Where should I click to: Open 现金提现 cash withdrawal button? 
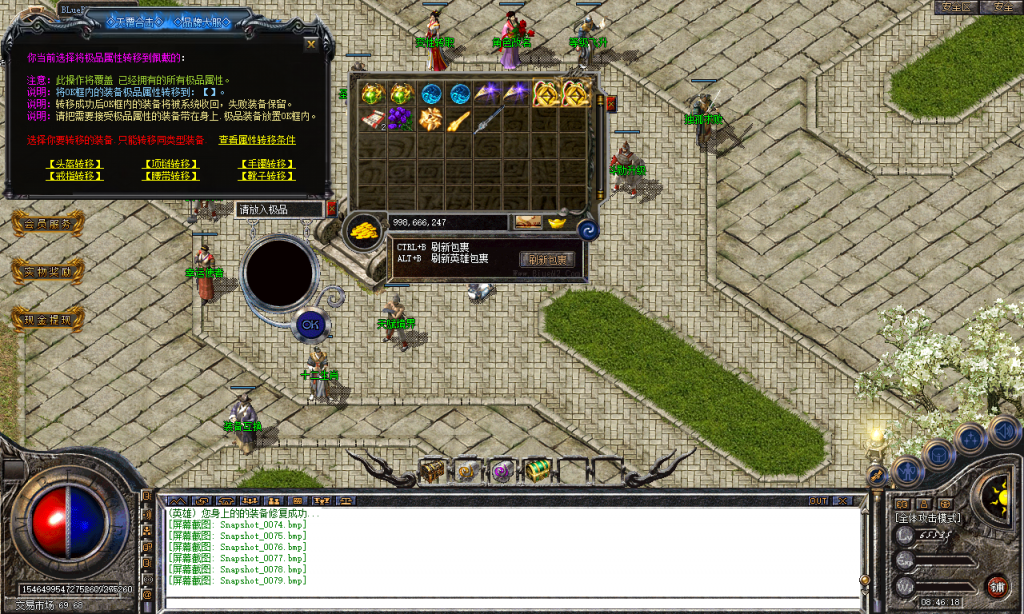click(47, 320)
